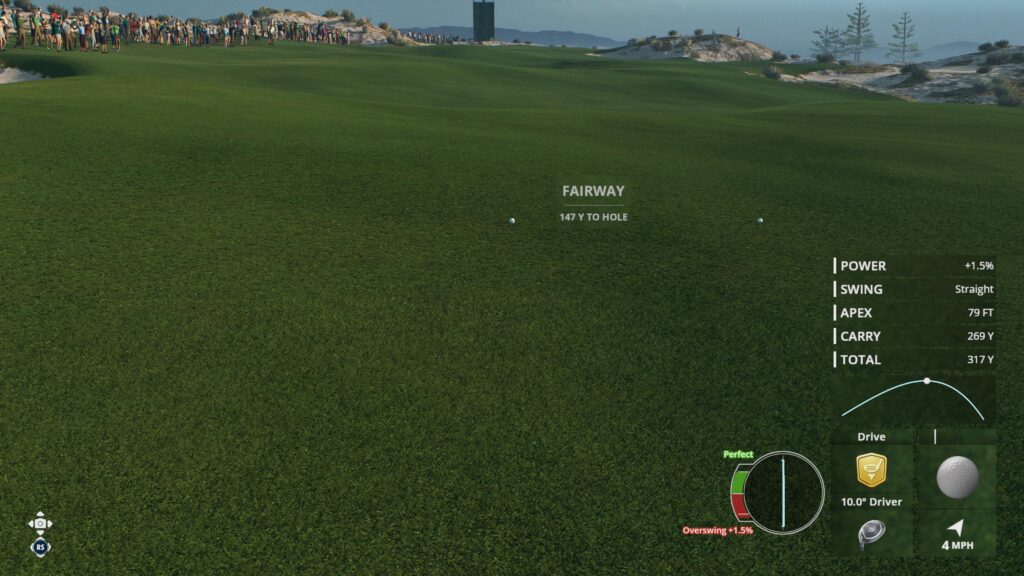Viewport: 1024px width, 576px height.
Task: Click the camera move icon
Action: [40, 523]
